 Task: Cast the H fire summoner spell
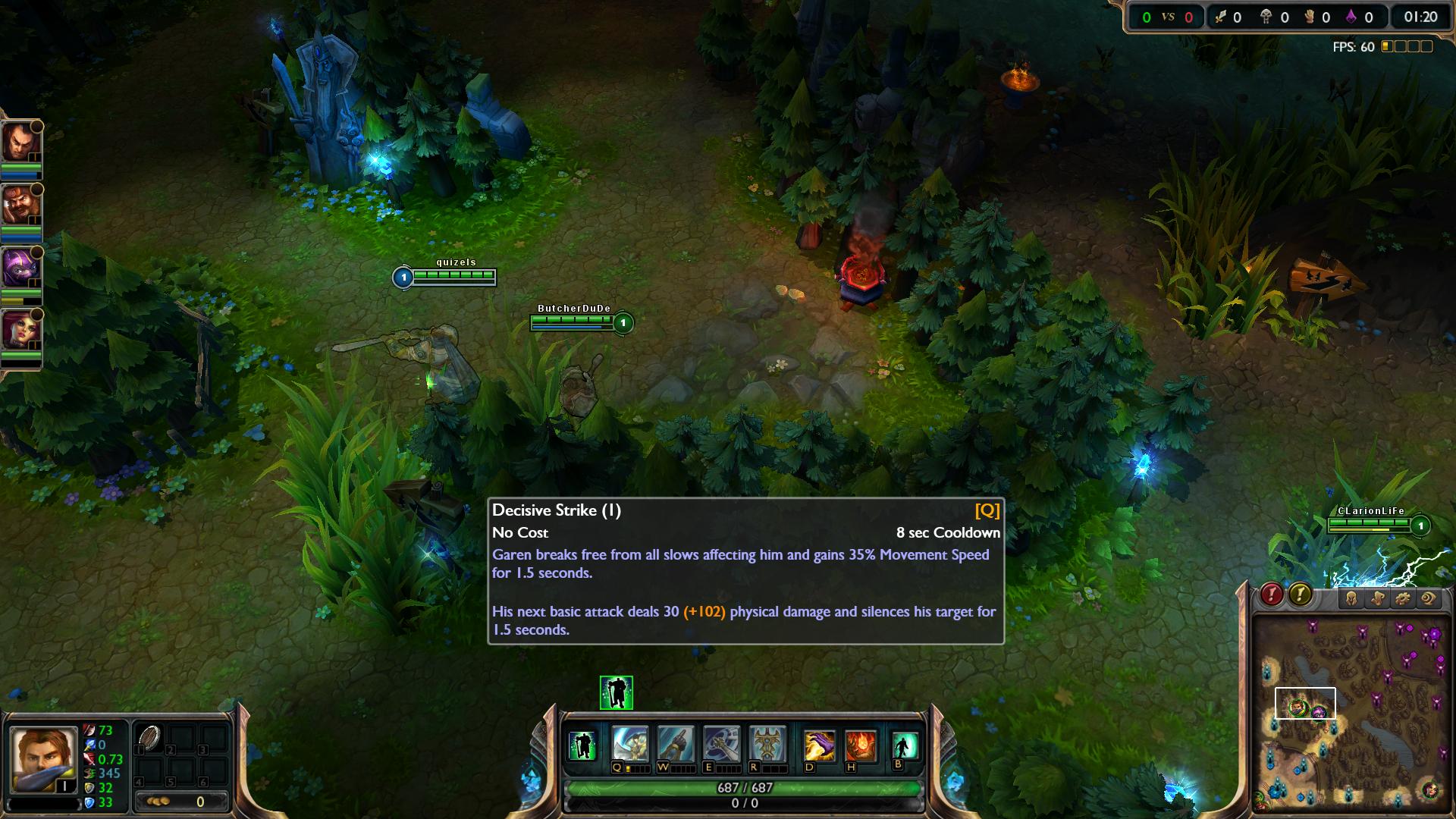(861, 746)
